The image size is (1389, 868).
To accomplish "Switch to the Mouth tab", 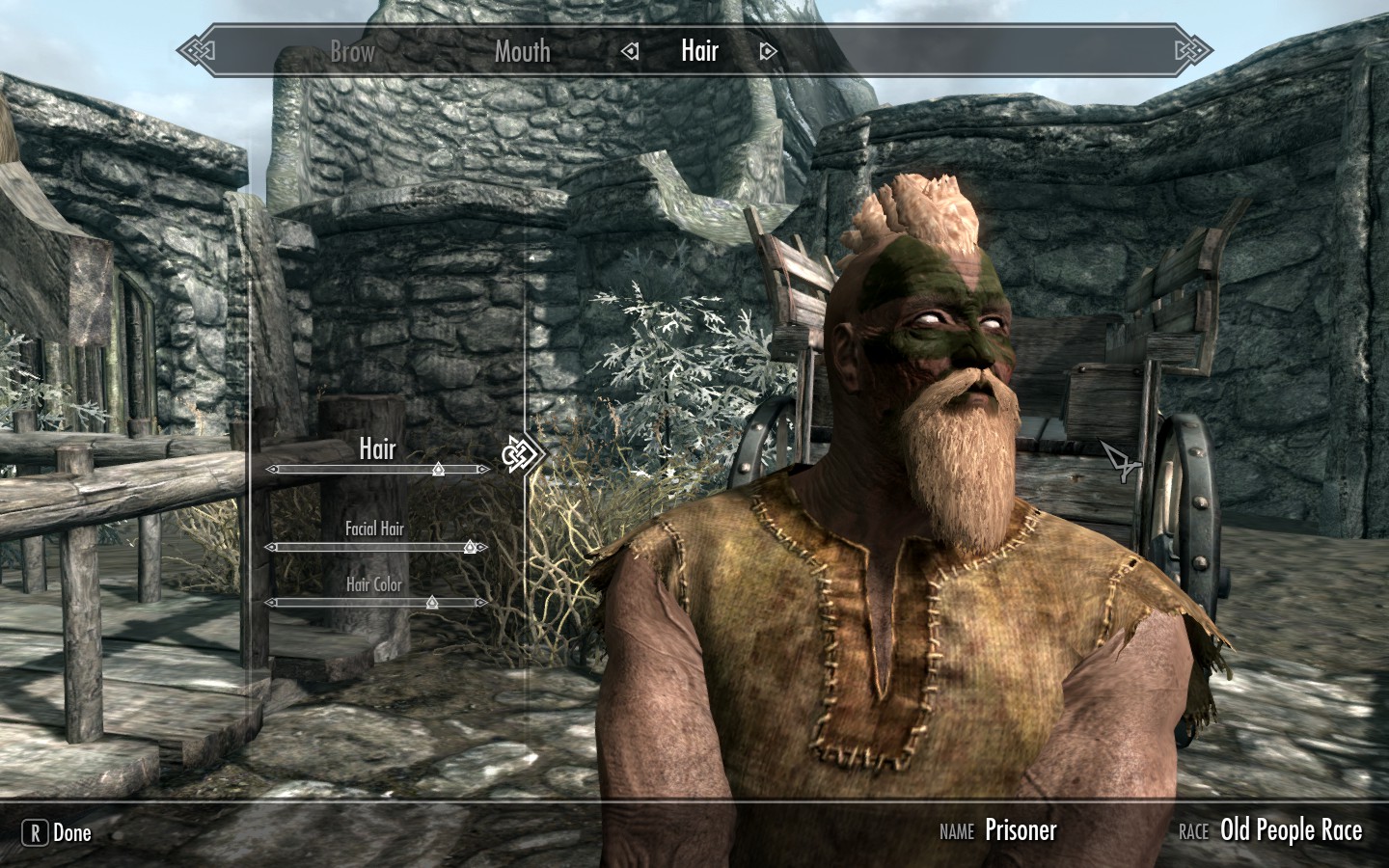I will 521,53.
